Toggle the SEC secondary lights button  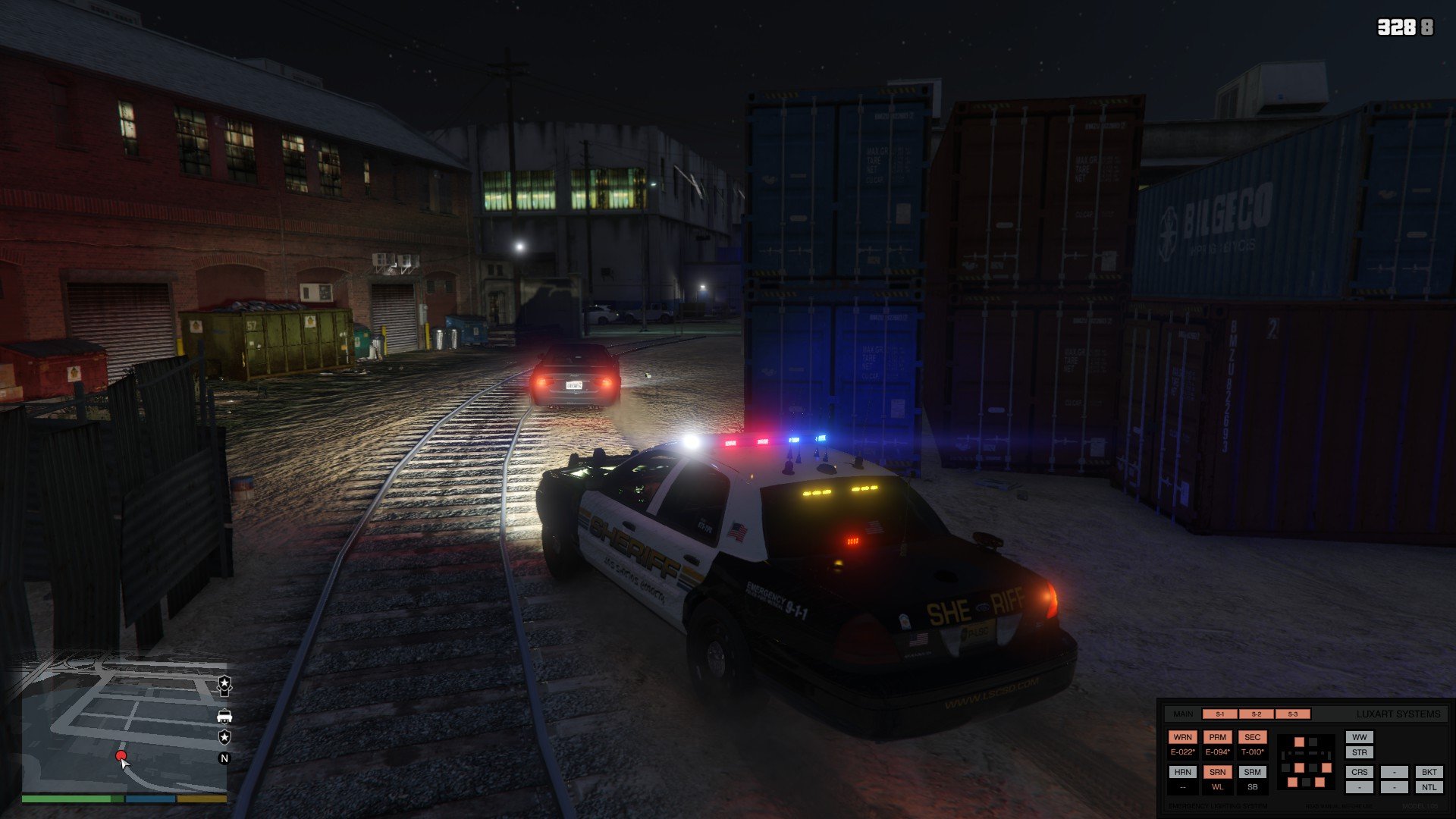point(1252,737)
